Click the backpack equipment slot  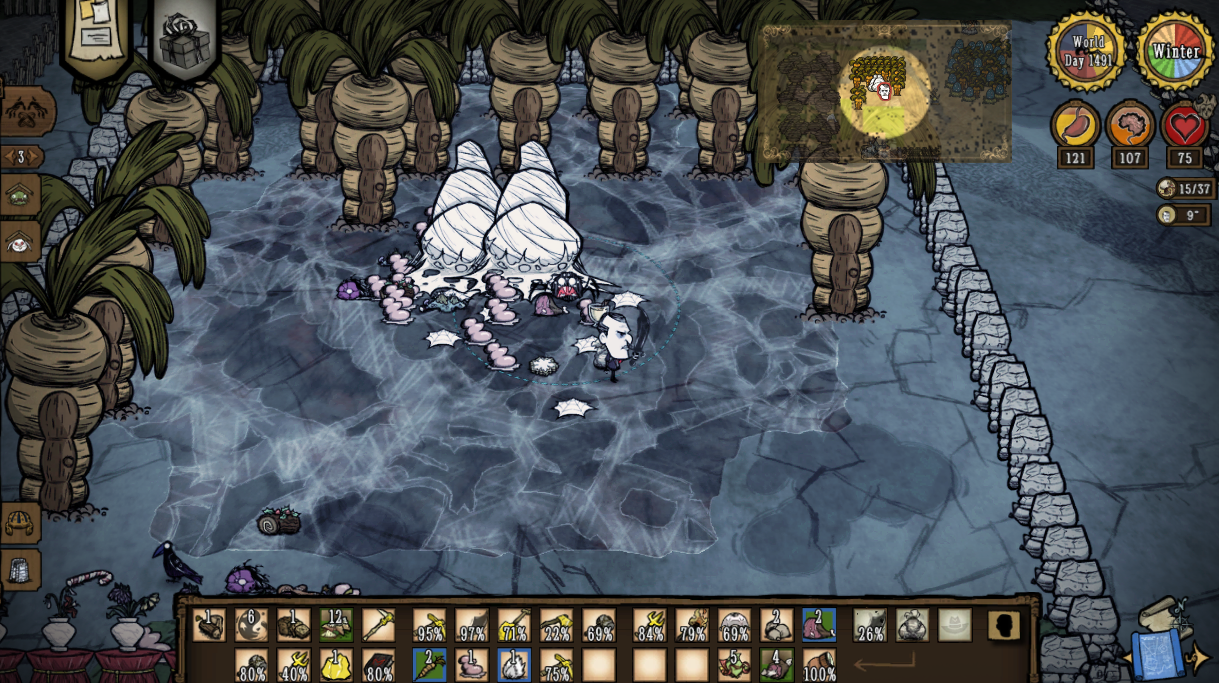coord(912,625)
